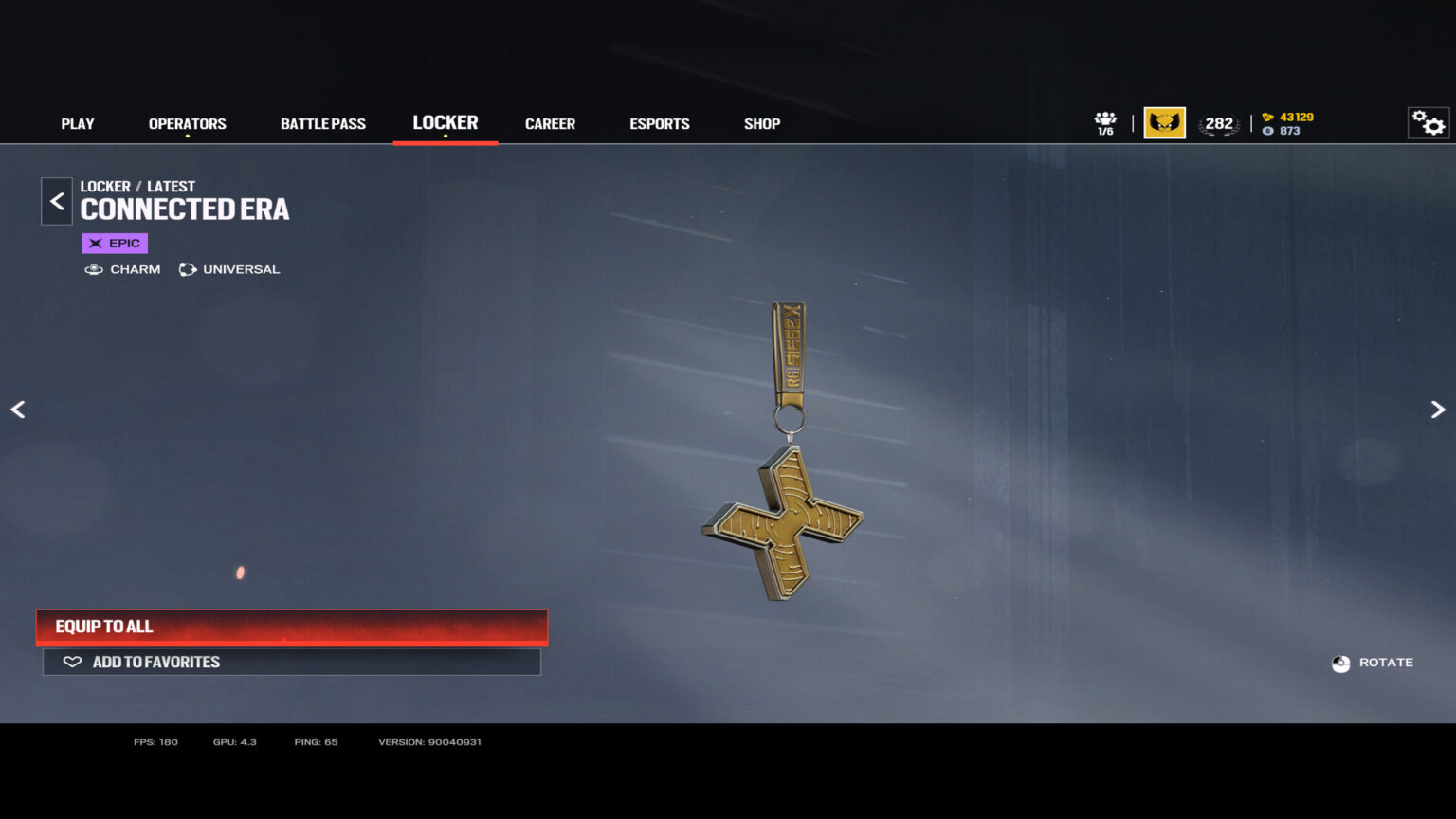The height and width of the screenshot is (819, 1456).
Task: Click the heart icon next to Add to Favorites
Action: point(71,662)
